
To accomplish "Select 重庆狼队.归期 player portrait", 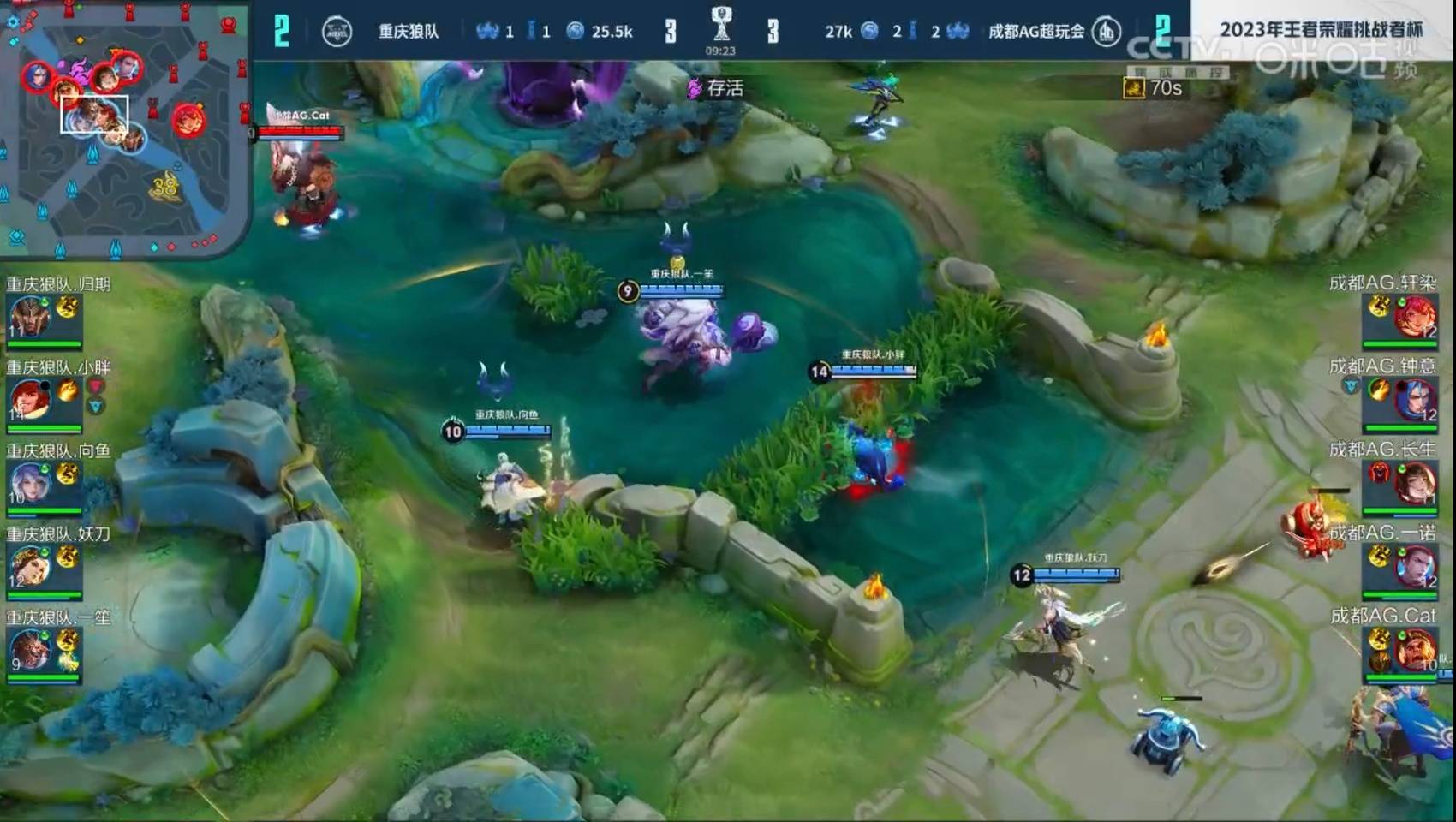I will pyautogui.click(x=31, y=317).
